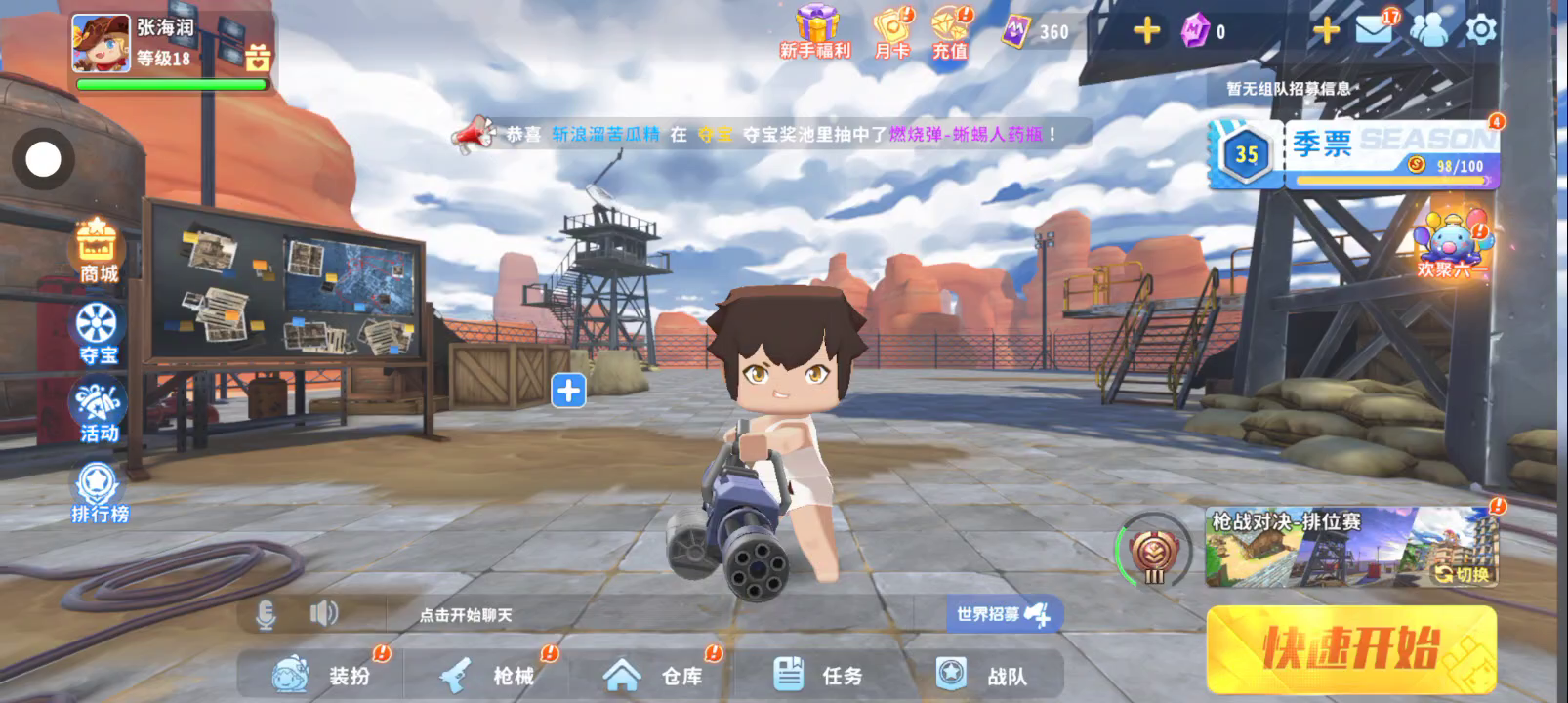This screenshot has height=703, width=1568.
Task: Open the 活动 events page
Action: click(x=98, y=413)
